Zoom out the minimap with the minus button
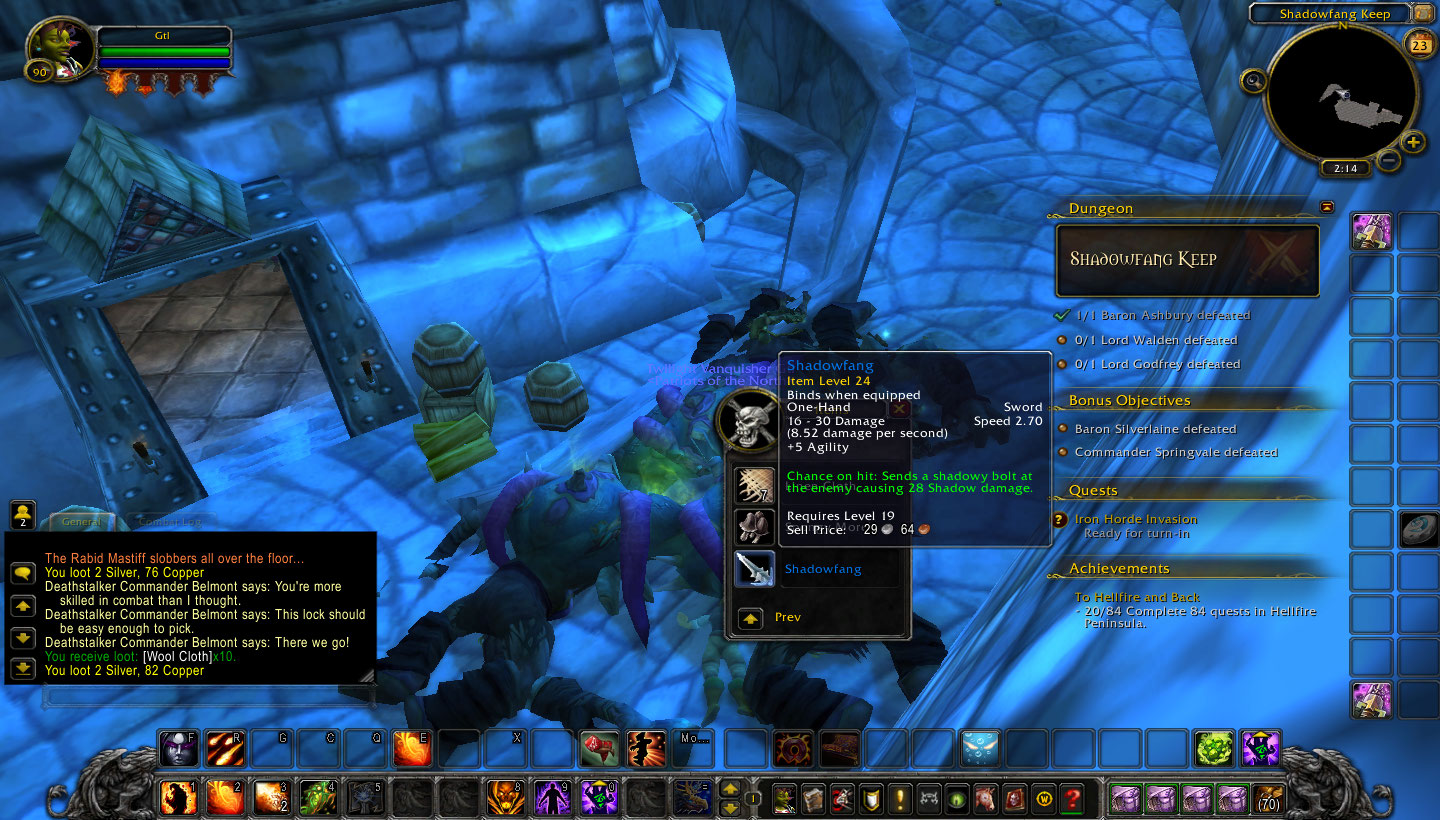The height and width of the screenshot is (820, 1440). point(1388,159)
